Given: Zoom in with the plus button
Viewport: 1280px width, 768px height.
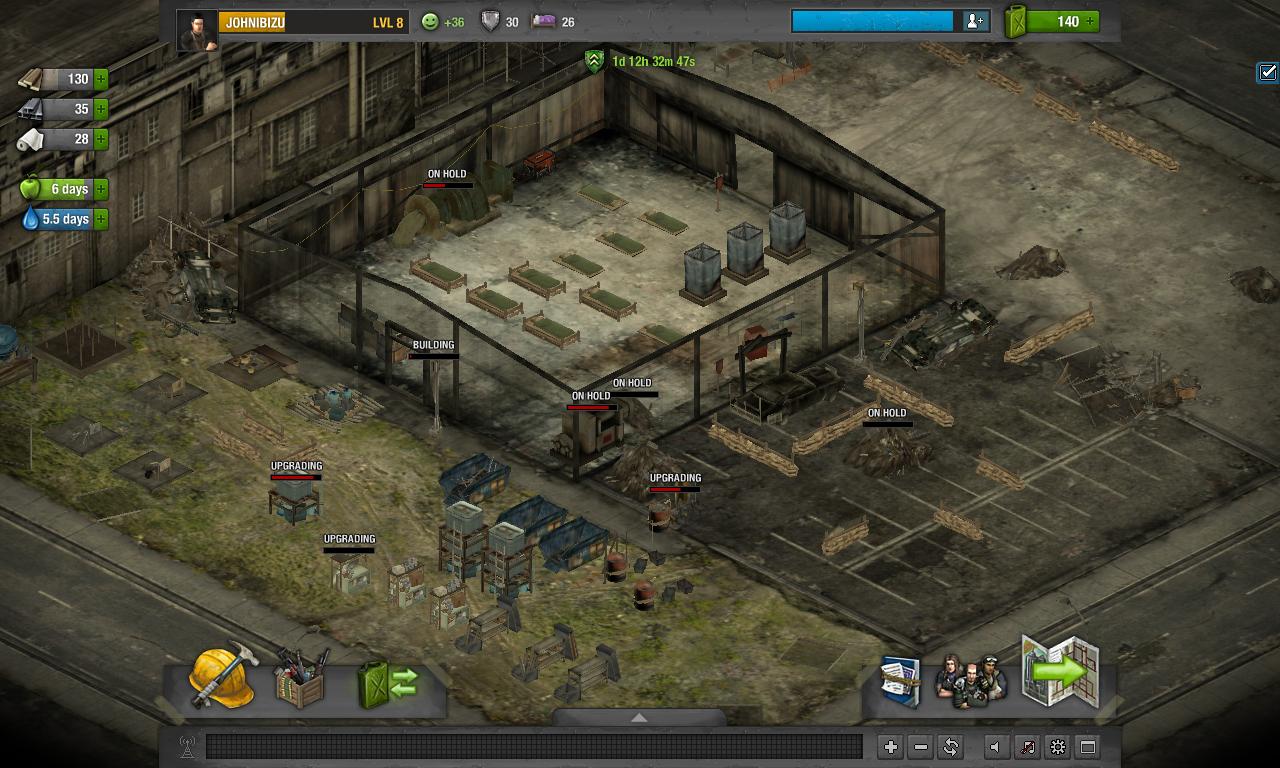Looking at the screenshot, I should tap(890, 747).
